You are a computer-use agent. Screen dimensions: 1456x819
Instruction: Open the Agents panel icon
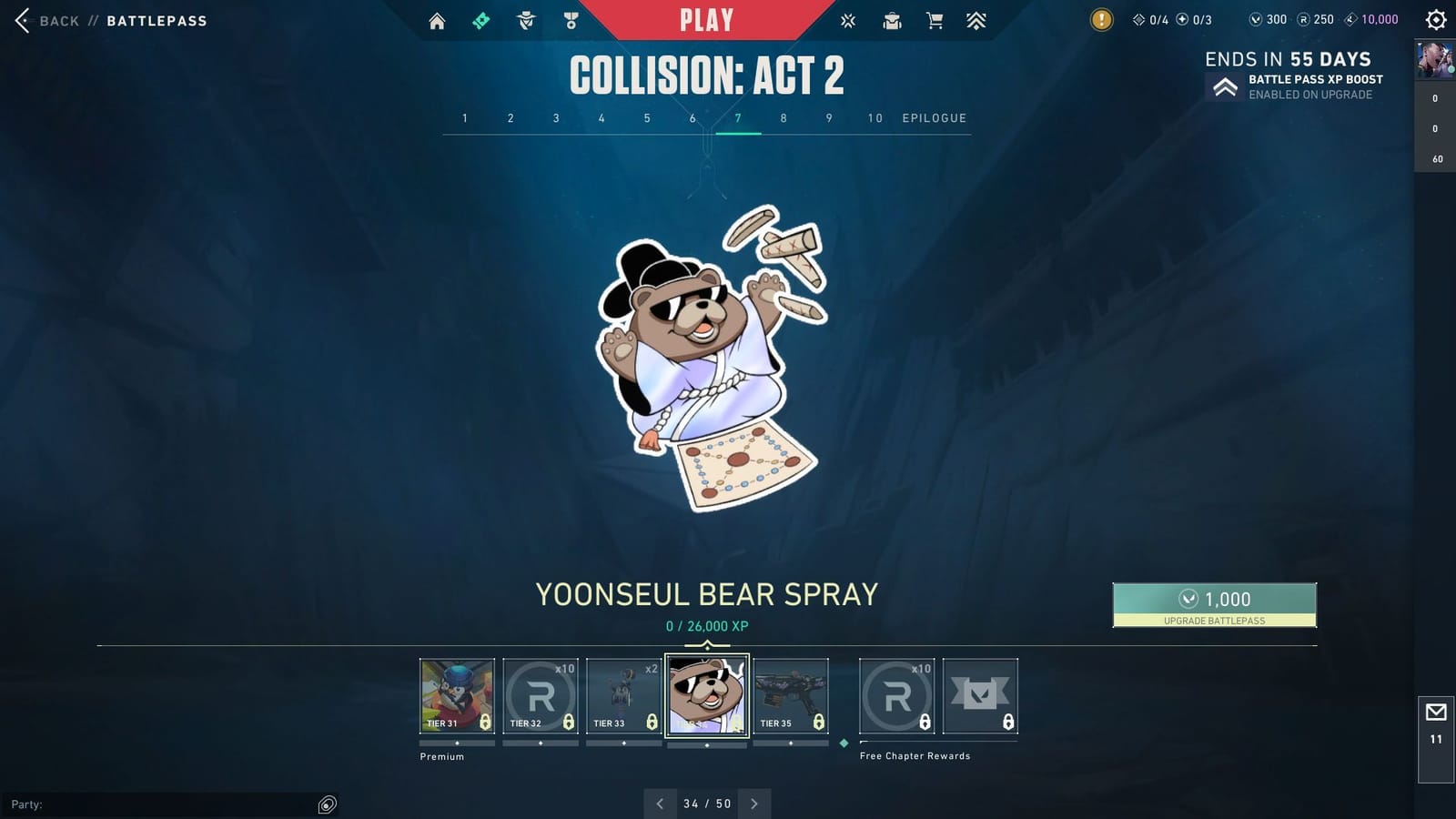(x=526, y=19)
